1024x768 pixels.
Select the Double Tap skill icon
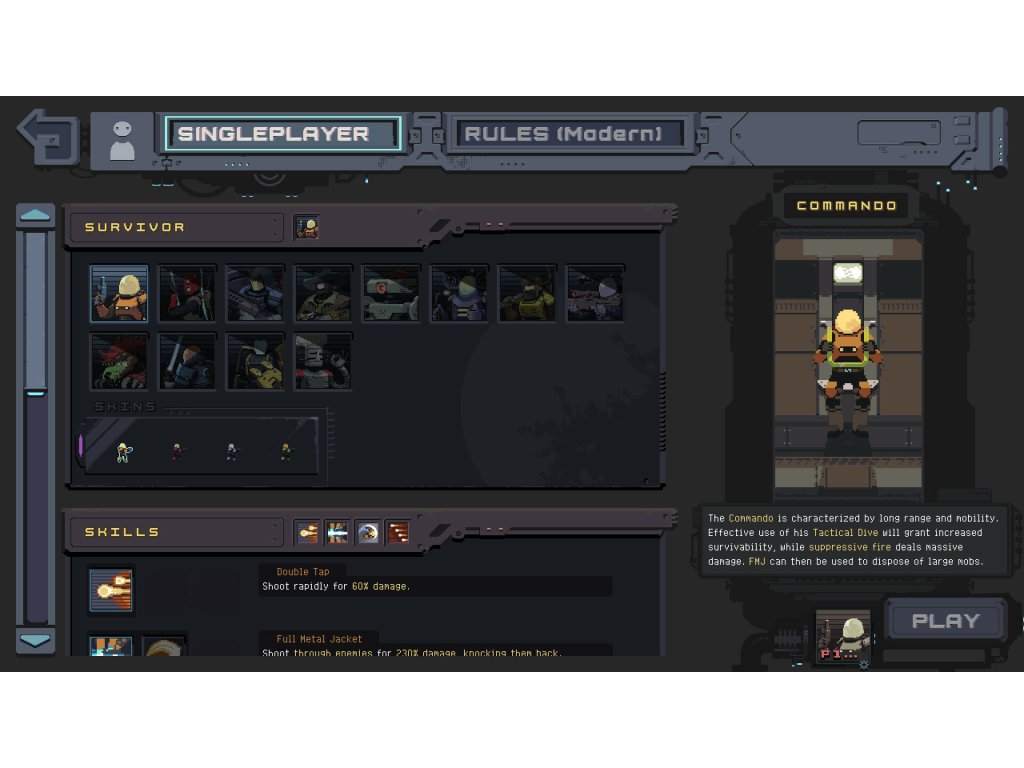click(110, 590)
